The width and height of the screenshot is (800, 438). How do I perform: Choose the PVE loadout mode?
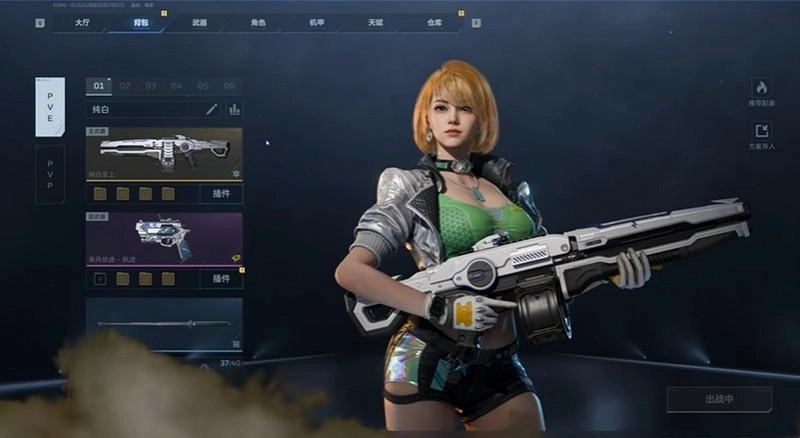point(50,107)
